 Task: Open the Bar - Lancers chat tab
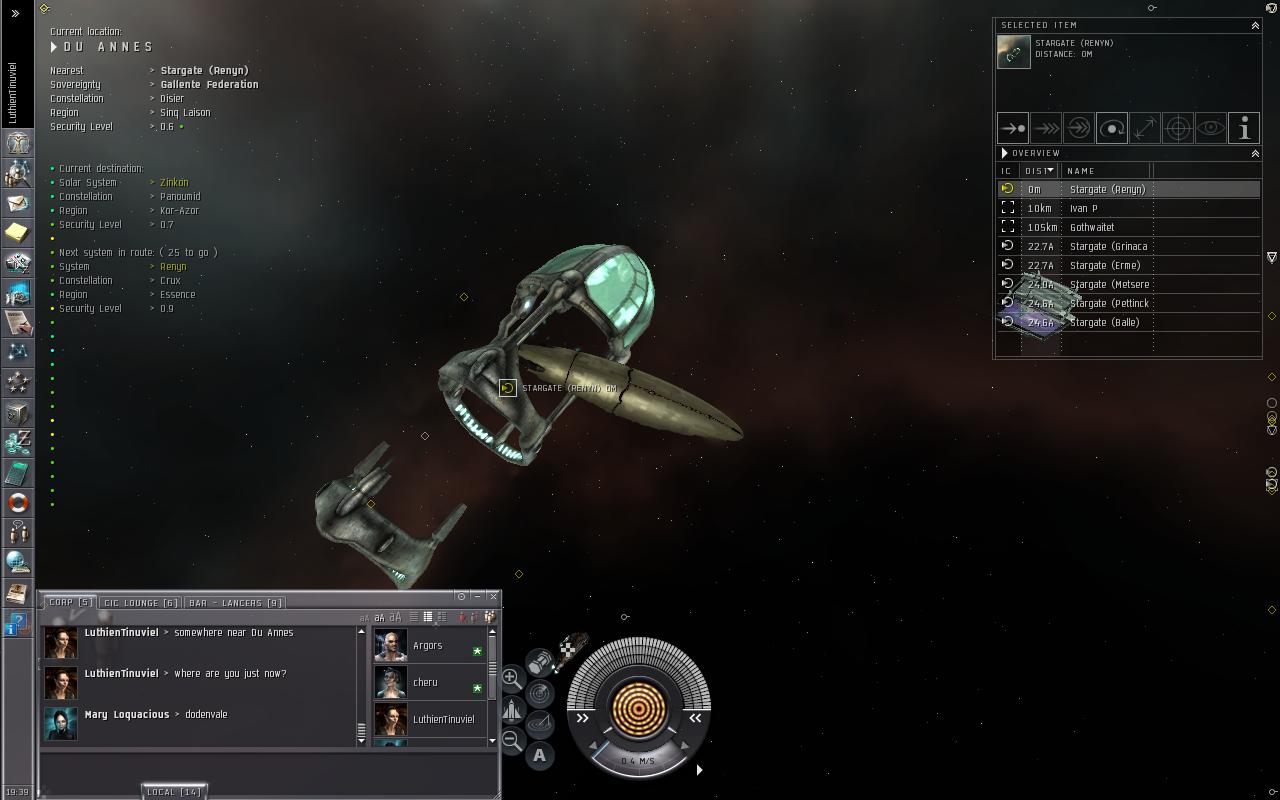click(x=236, y=603)
